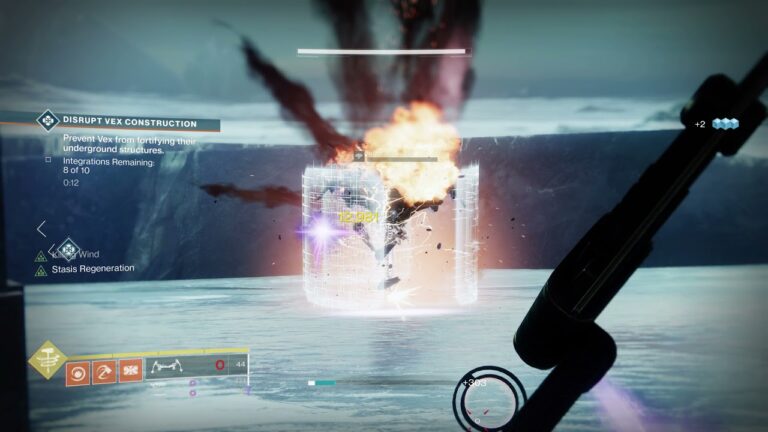This screenshot has width=768, height=432.
Task: Activate the grenade ability icon
Action: pos(78,373)
